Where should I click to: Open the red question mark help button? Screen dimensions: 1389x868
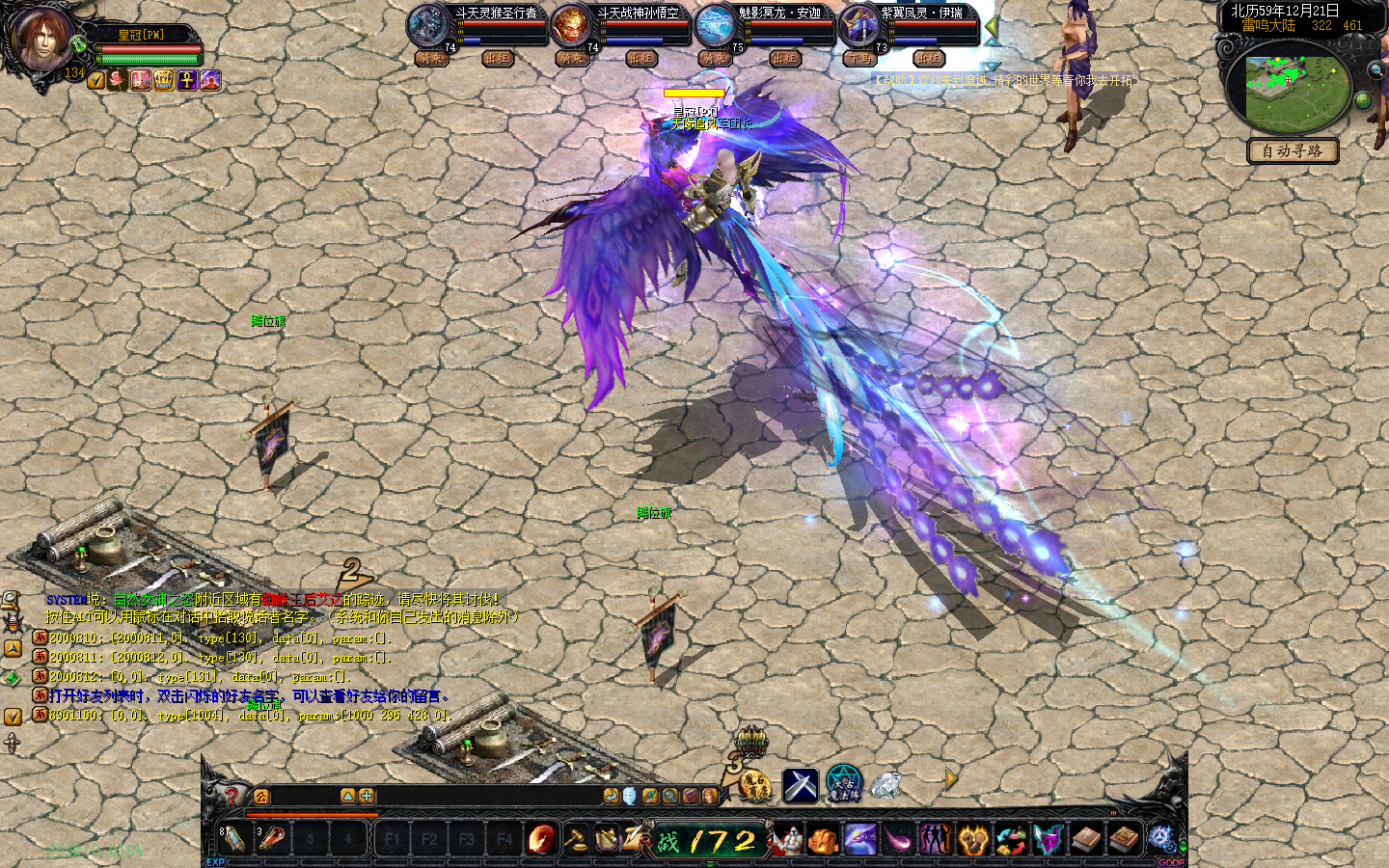coord(231,796)
